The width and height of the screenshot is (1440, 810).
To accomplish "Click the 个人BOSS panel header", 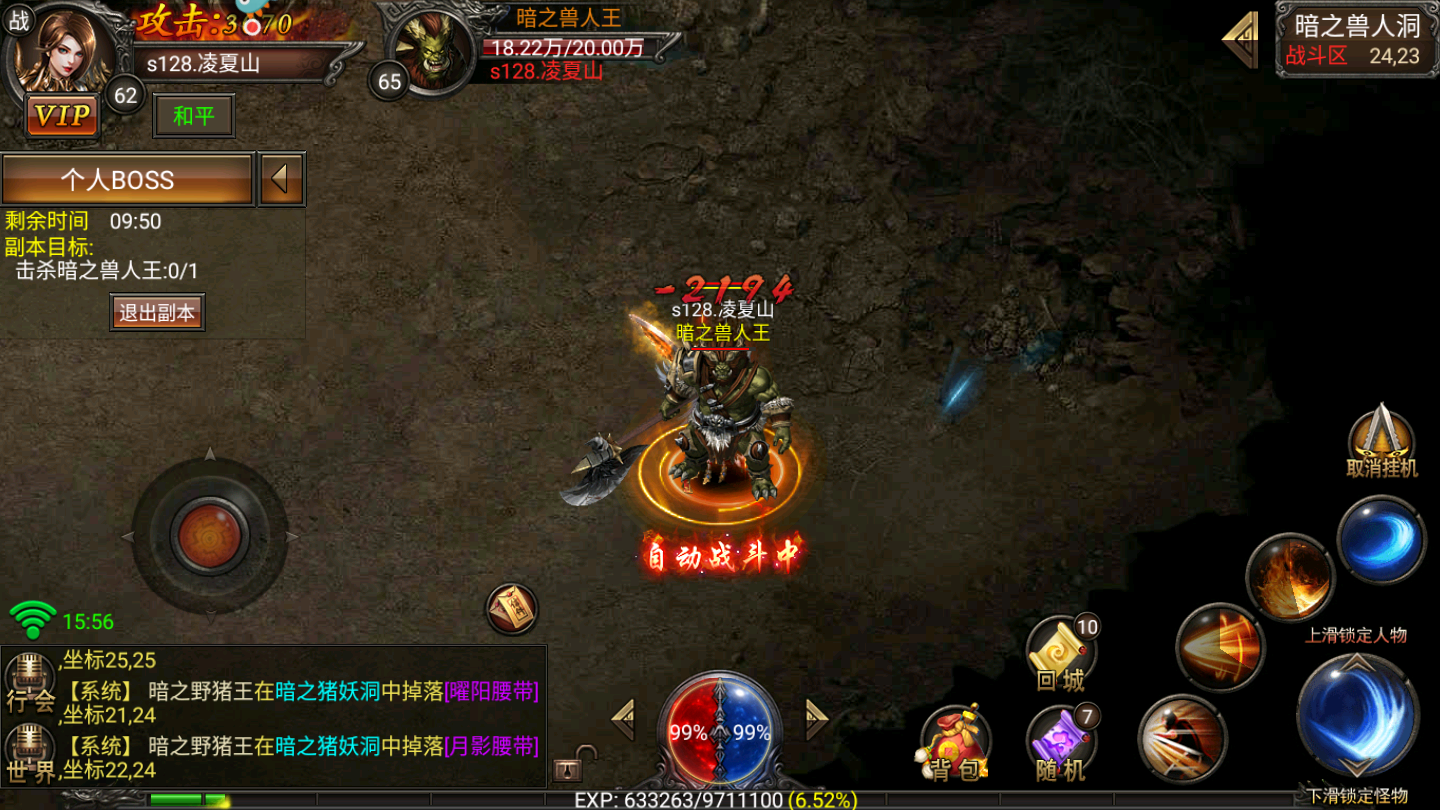I will pyautogui.click(x=127, y=180).
